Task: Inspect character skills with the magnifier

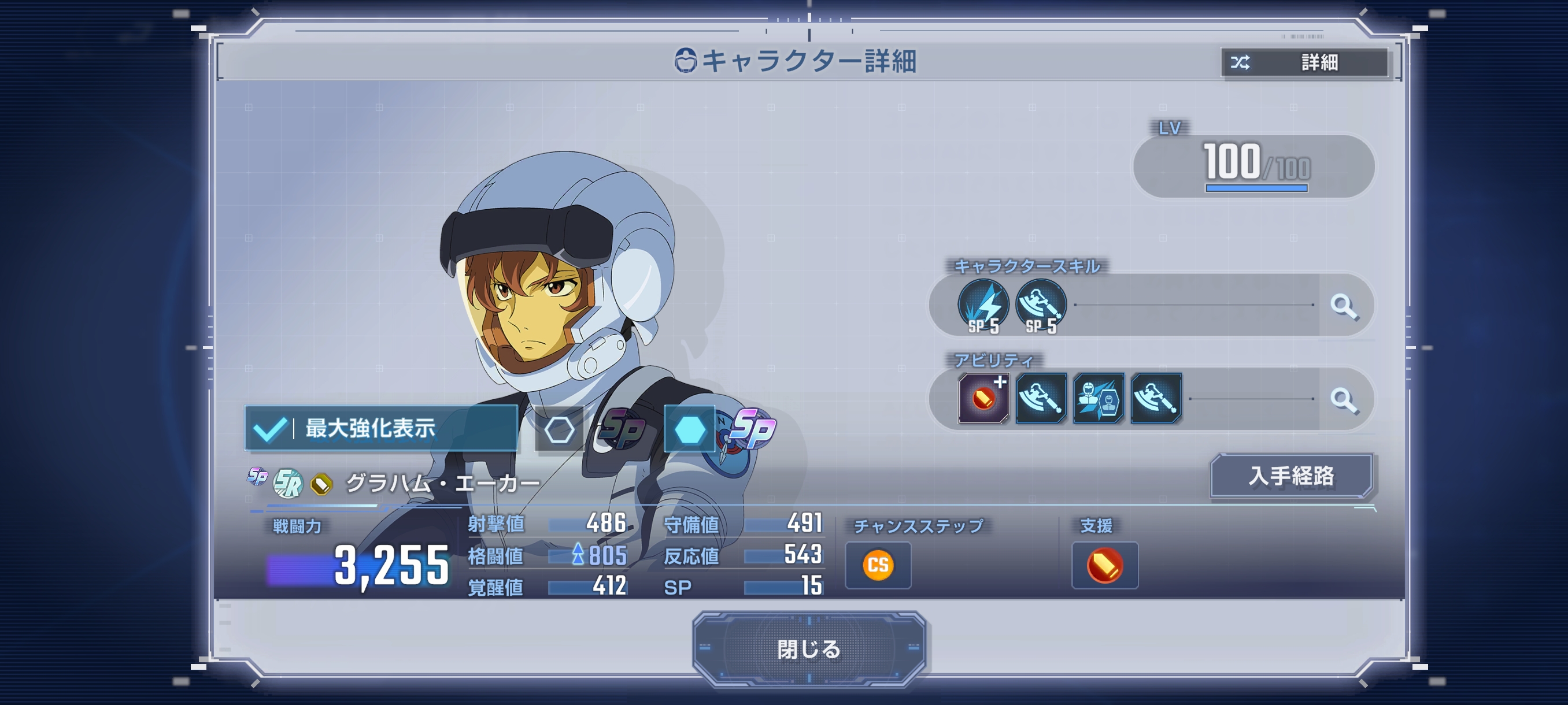Action: click(1344, 305)
